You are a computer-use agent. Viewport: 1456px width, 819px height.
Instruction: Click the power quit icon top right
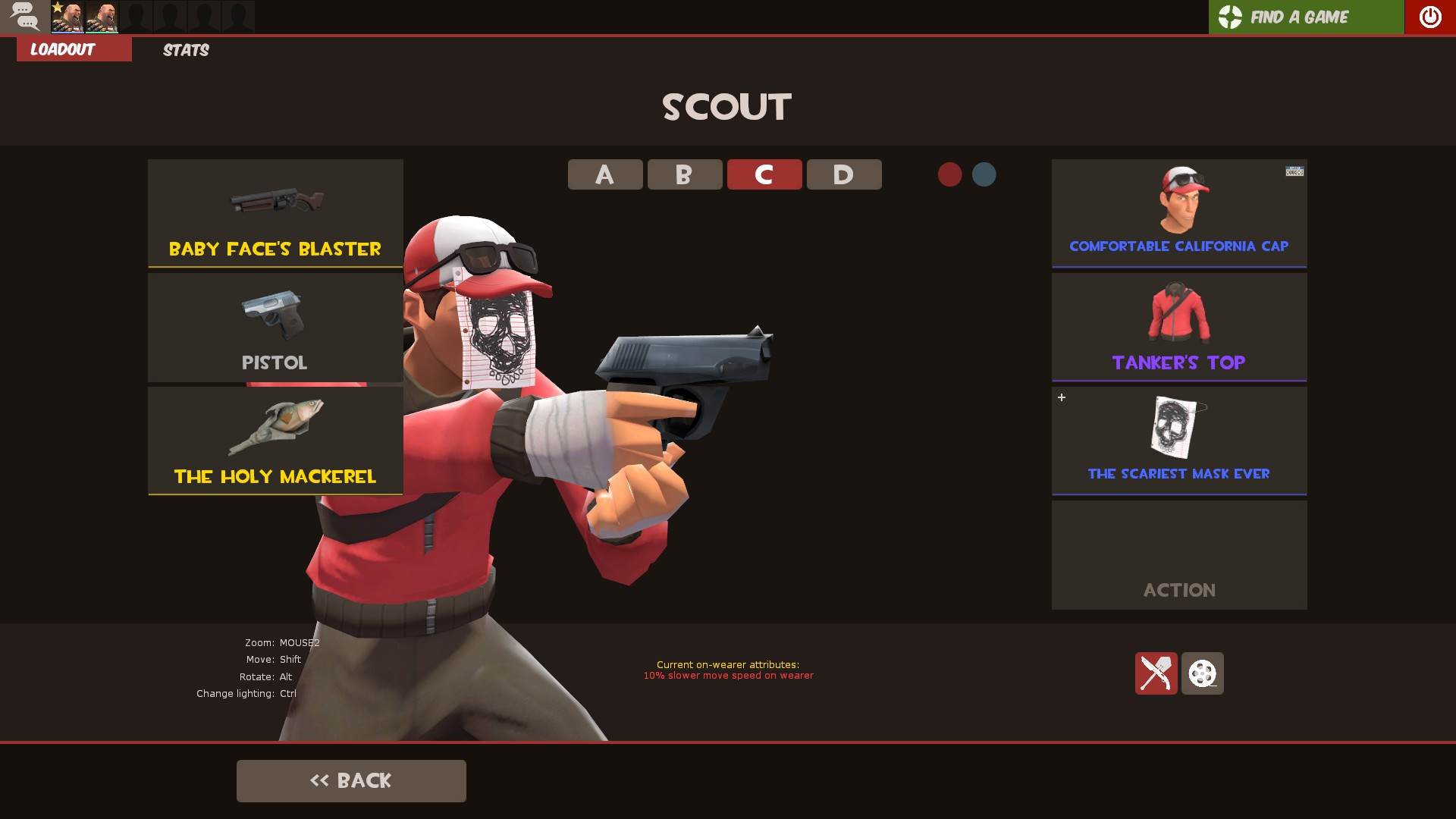click(x=1429, y=16)
